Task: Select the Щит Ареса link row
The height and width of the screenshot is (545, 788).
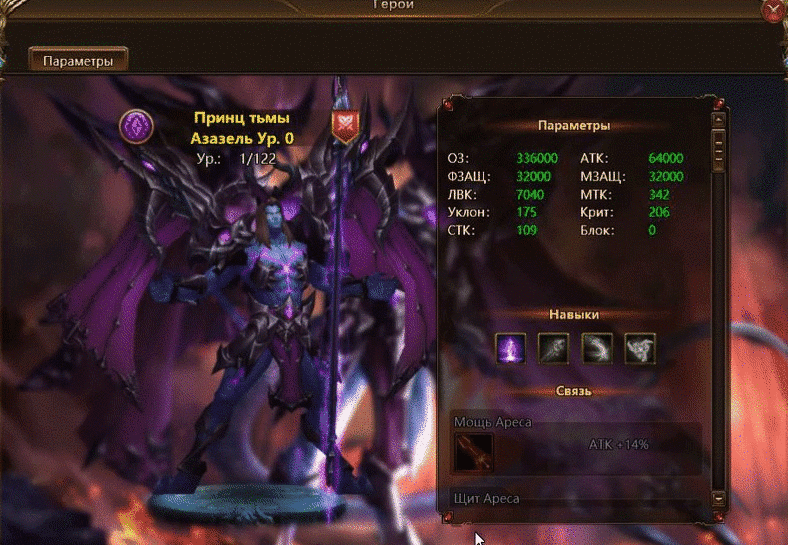Action: point(575,498)
